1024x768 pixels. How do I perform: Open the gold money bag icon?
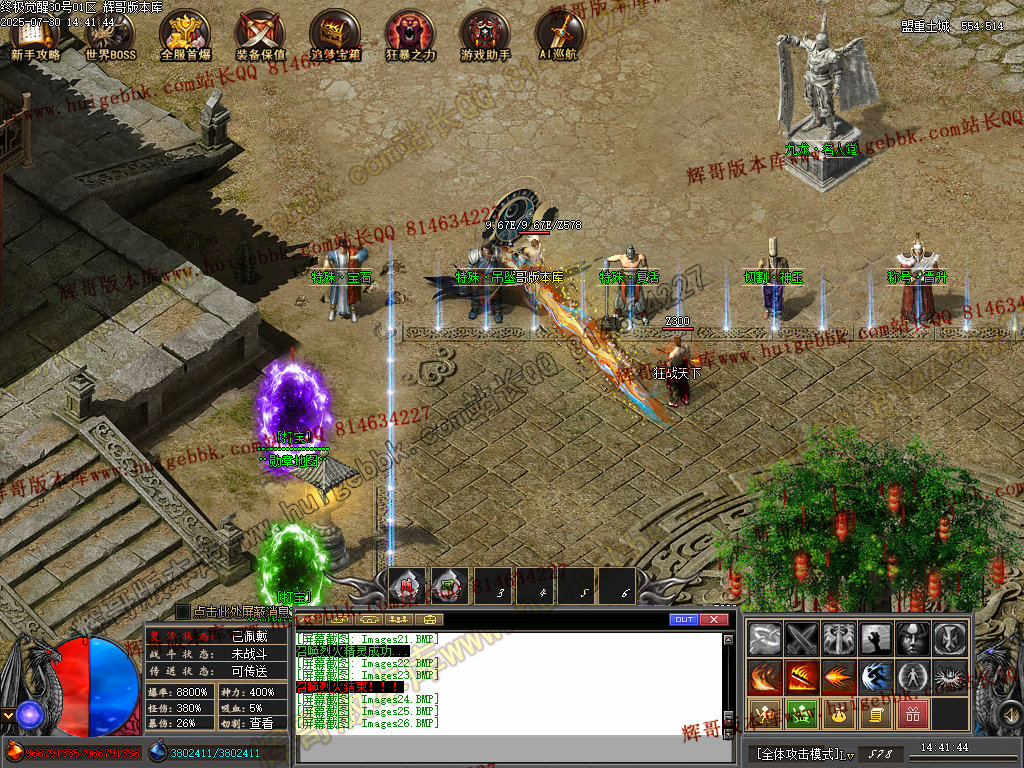pos(838,714)
